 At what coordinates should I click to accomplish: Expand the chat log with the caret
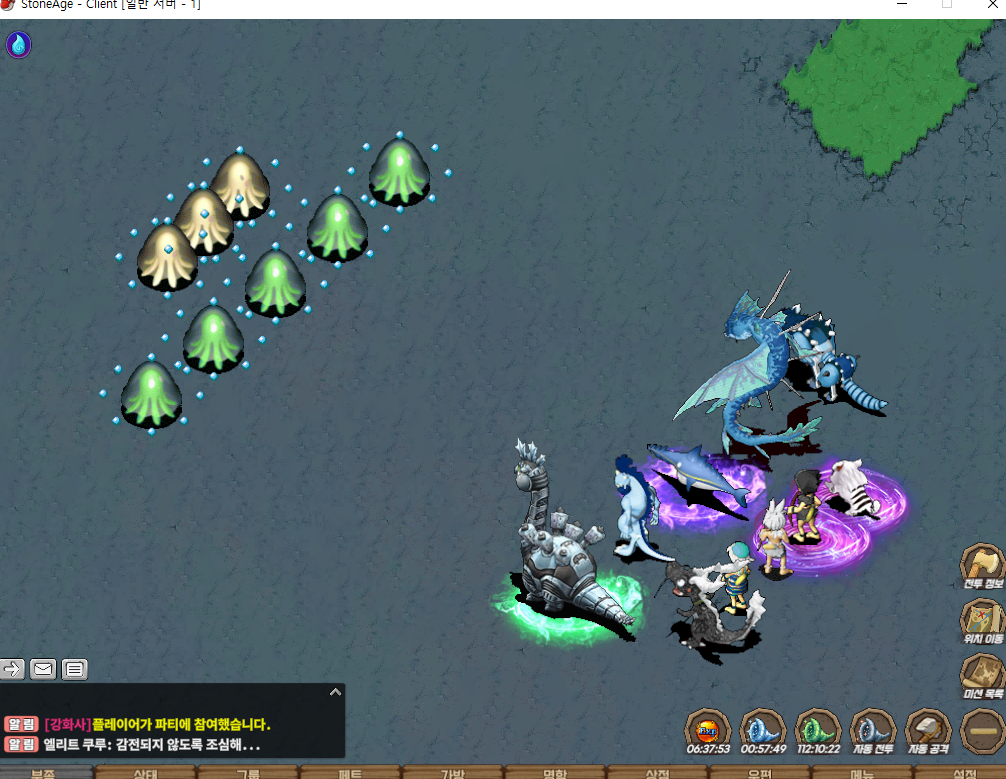pos(336,691)
